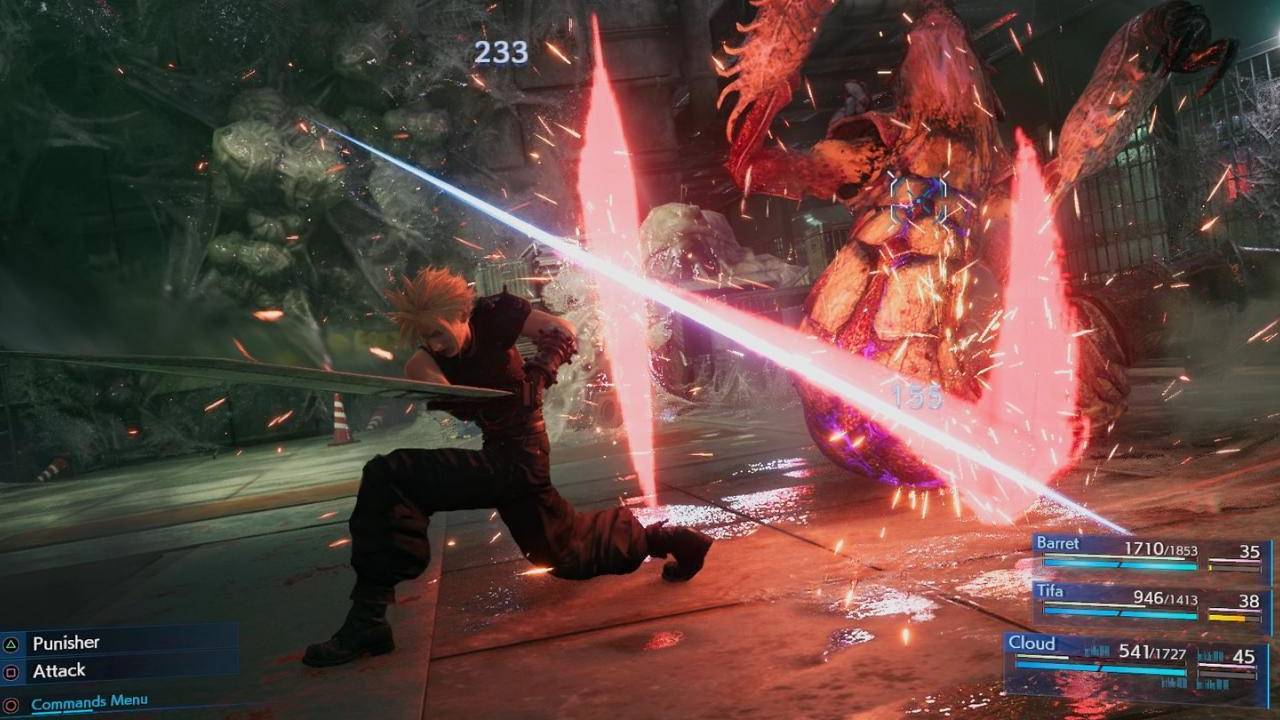
Task: Select the hexagonal target reticle on the enemy
Action: (x=920, y=197)
